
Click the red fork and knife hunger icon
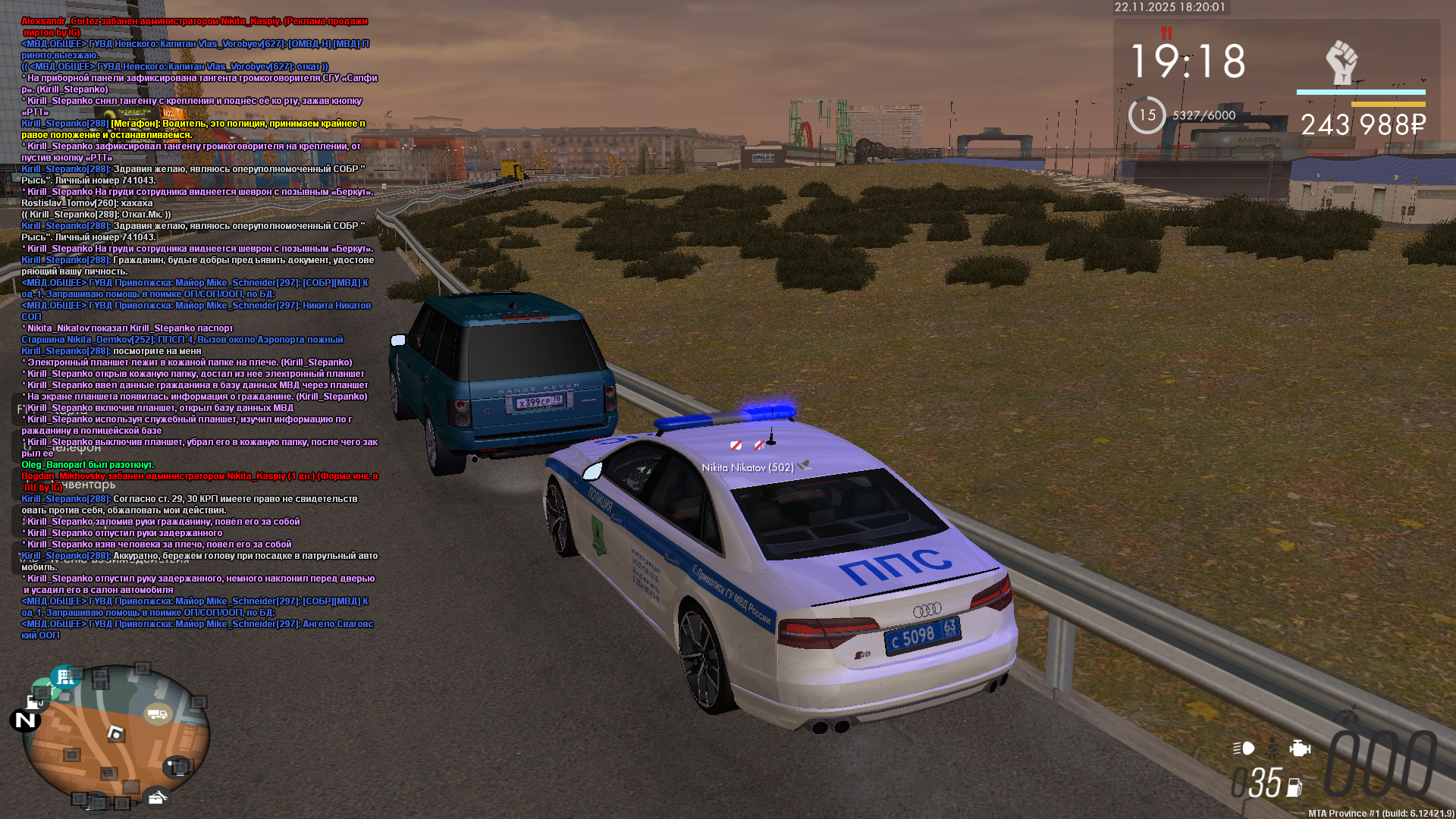tap(1166, 33)
